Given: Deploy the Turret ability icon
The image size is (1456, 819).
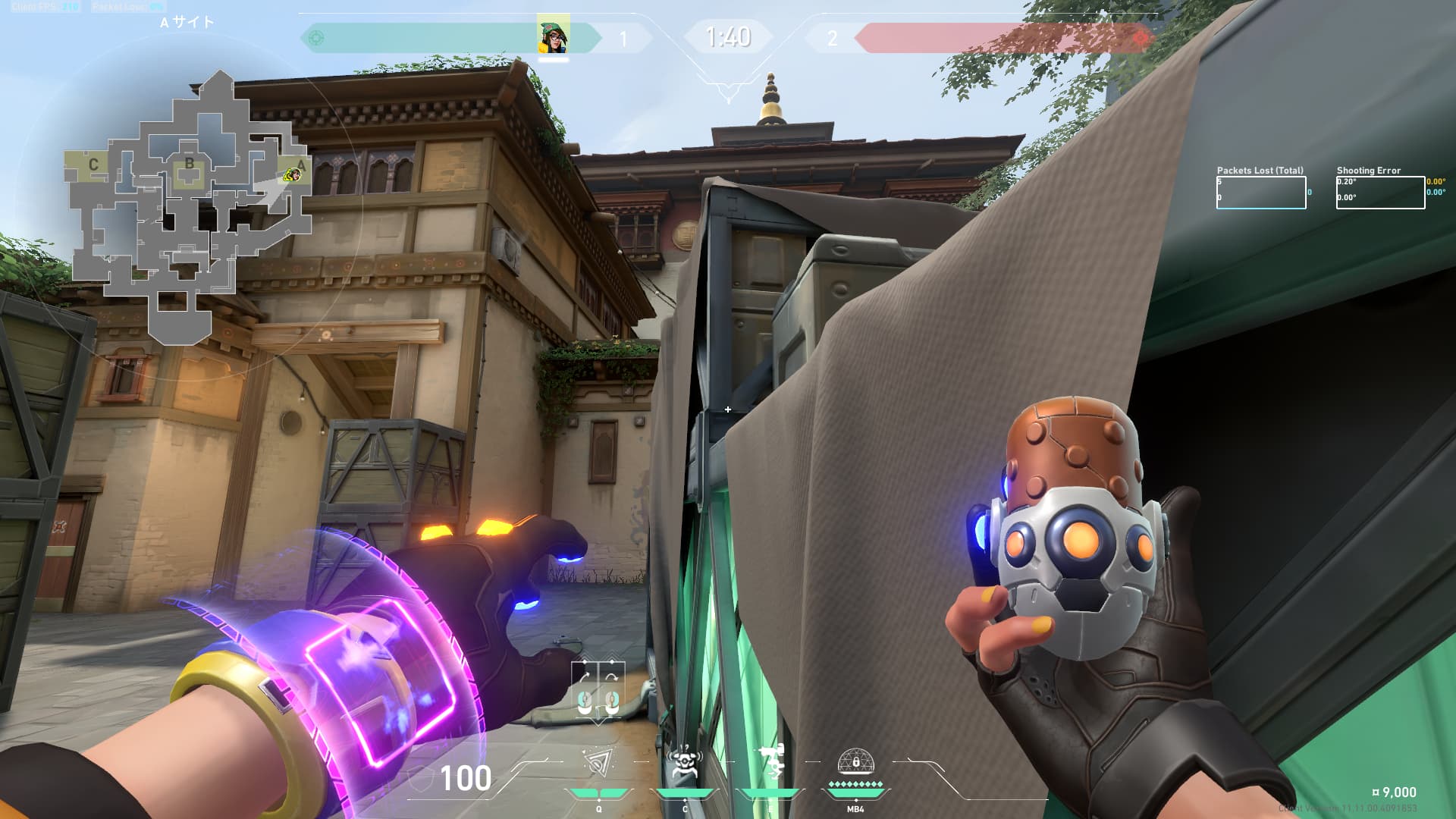Looking at the screenshot, I should [770, 761].
